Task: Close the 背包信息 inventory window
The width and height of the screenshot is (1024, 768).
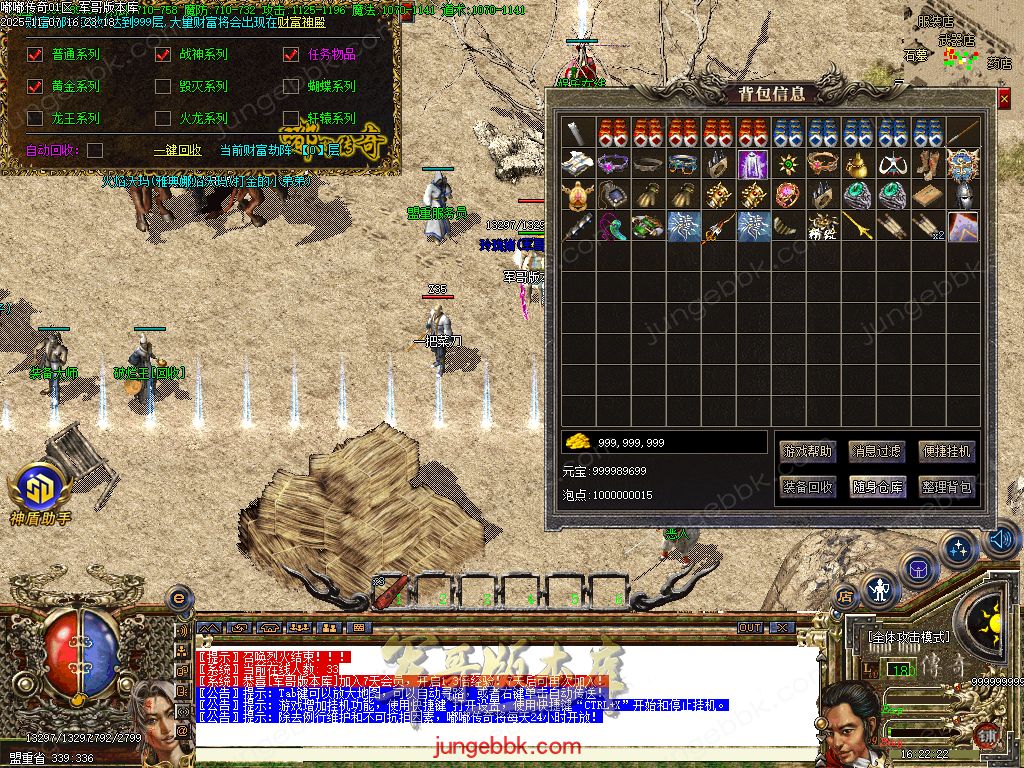Action: [x=1004, y=99]
